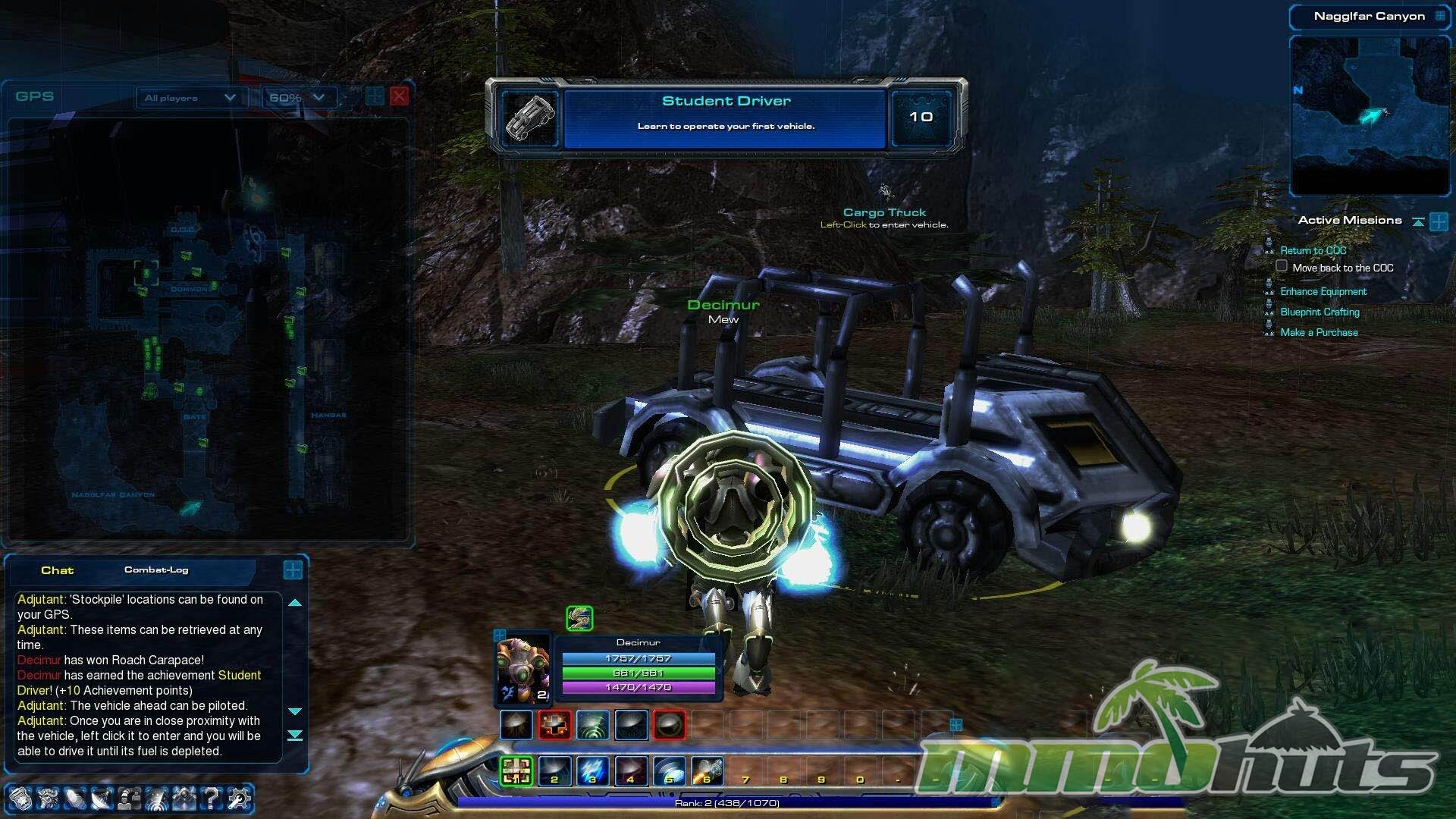
Task: Jump chat to the newest message
Action: [295, 736]
